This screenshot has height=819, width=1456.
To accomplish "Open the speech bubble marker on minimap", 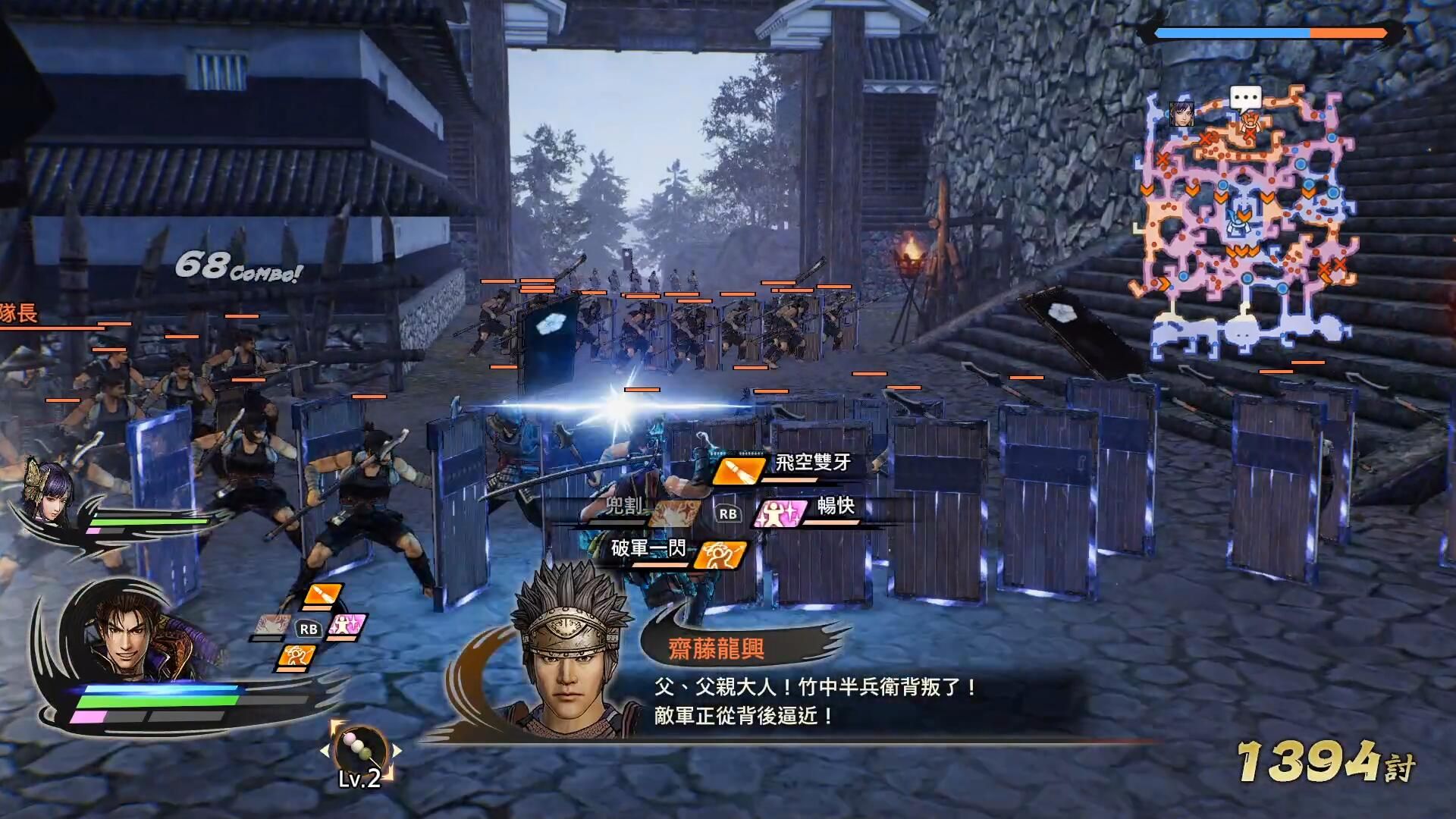I will [x=1245, y=97].
